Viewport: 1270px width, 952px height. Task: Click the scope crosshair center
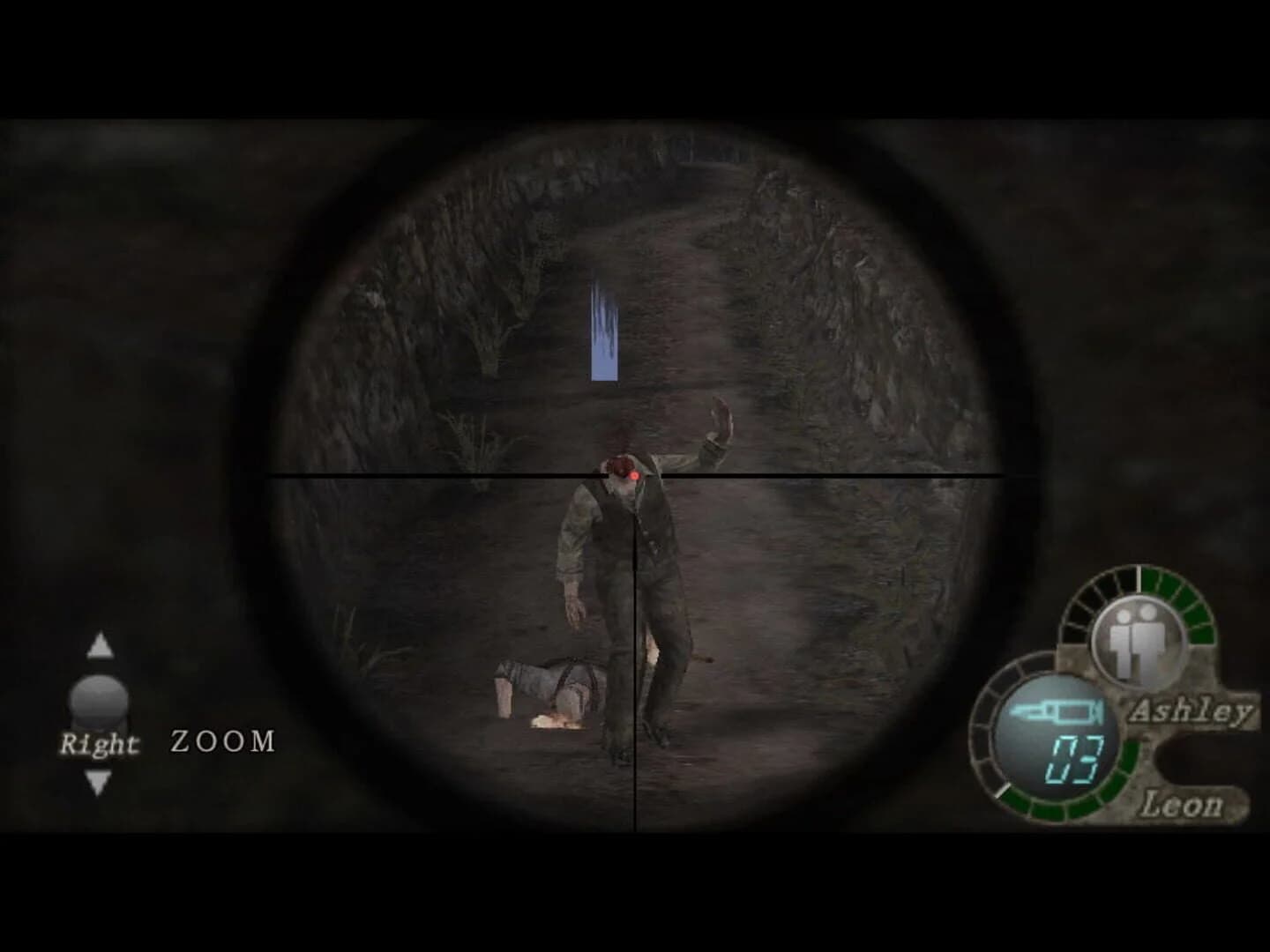(x=633, y=476)
